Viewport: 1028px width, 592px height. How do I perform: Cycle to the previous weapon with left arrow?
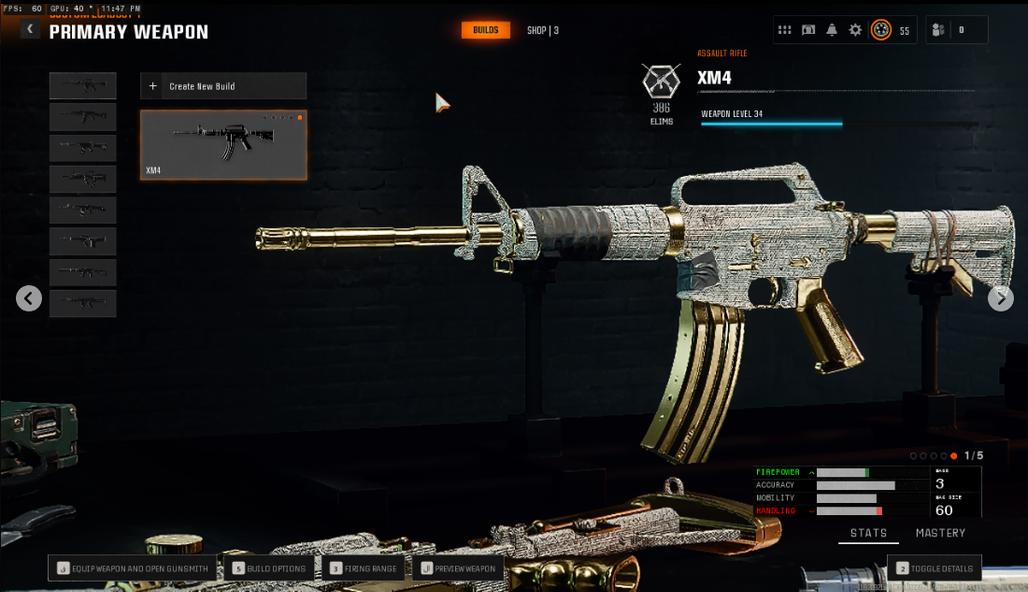(29, 298)
